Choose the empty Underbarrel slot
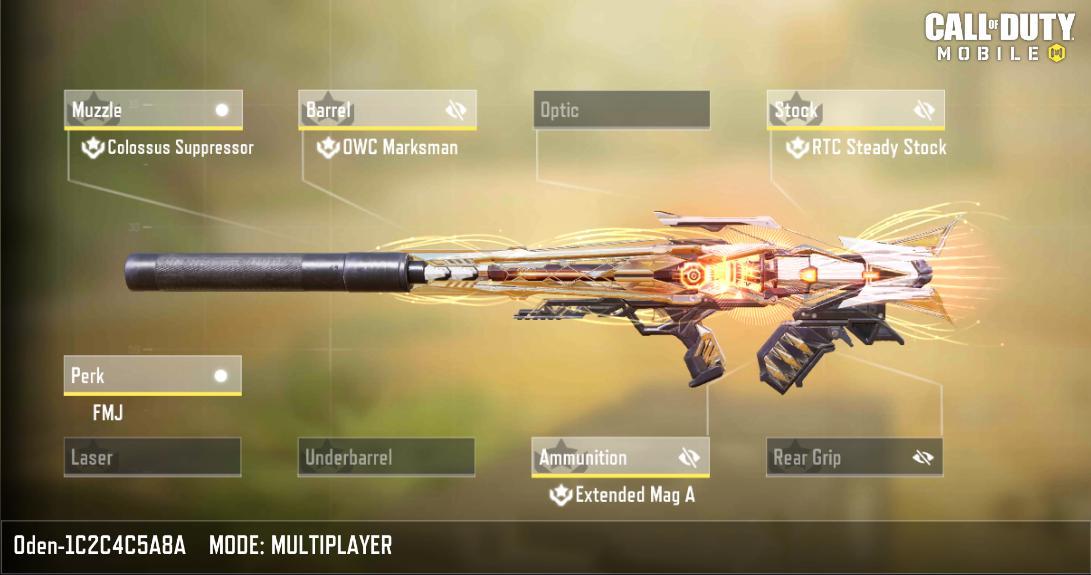 click(386, 458)
